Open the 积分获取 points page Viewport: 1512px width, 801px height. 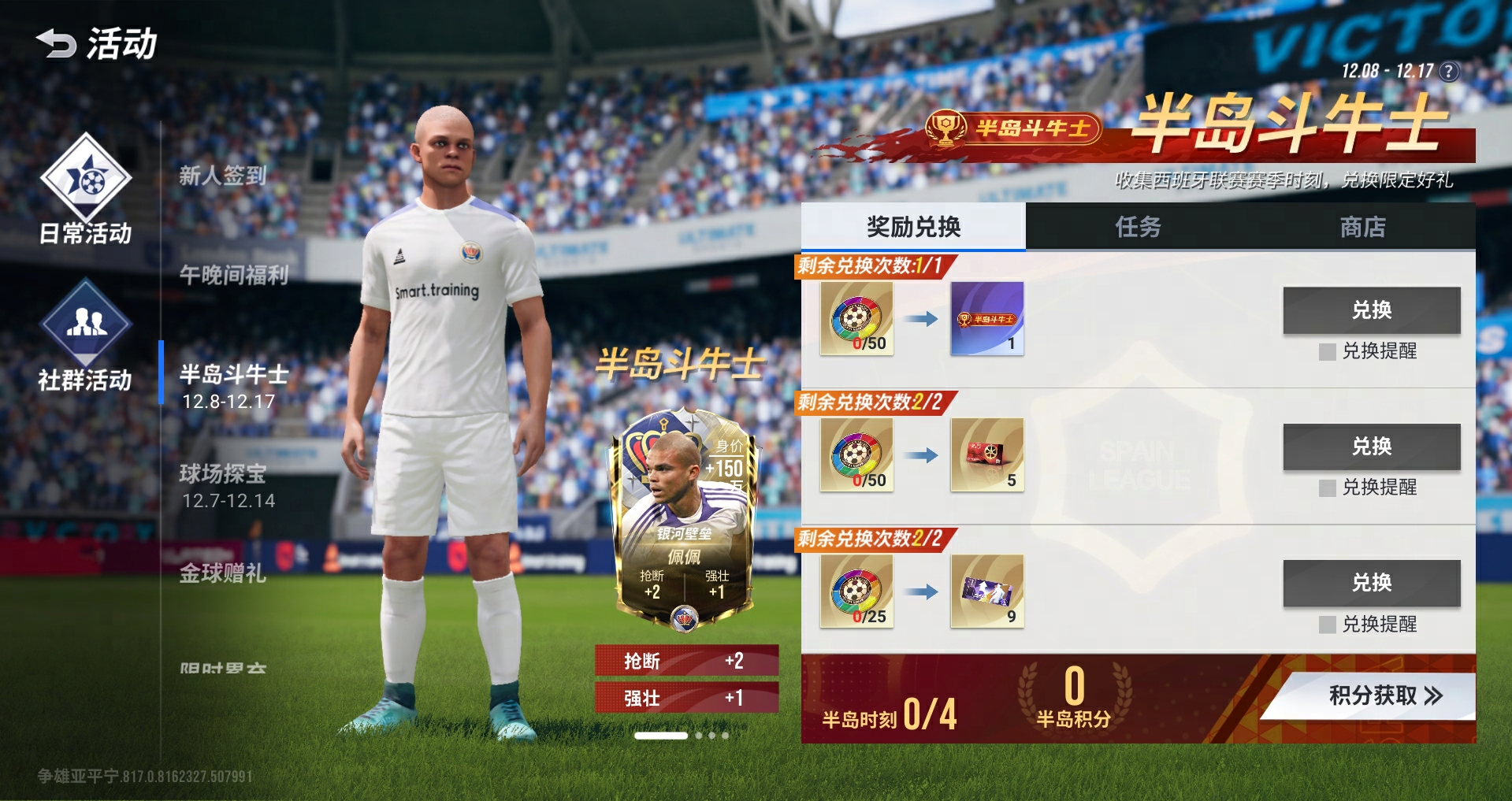tap(1384, 695)
